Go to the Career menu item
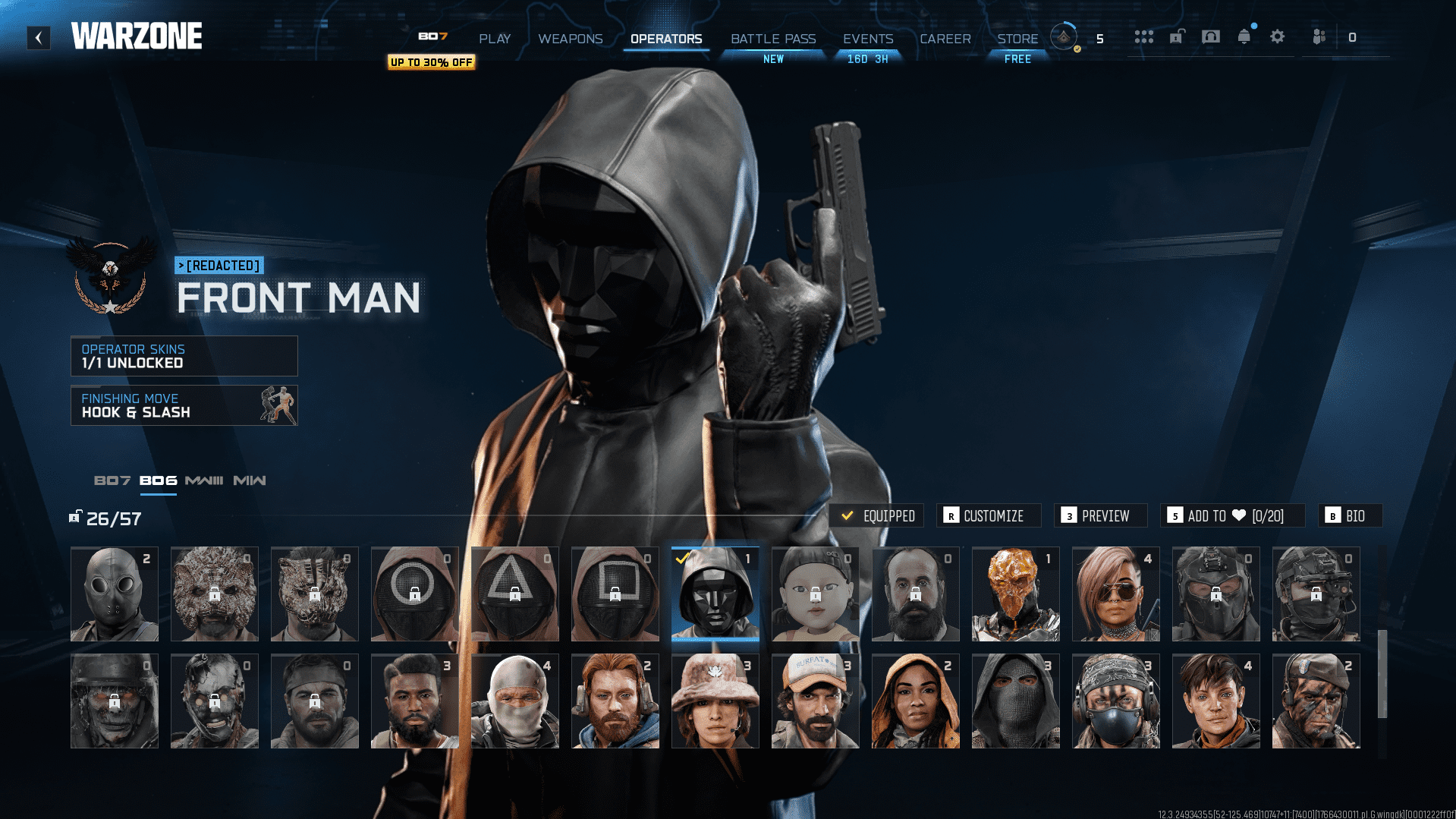The image size is (1456, 819). pos(945,39)
